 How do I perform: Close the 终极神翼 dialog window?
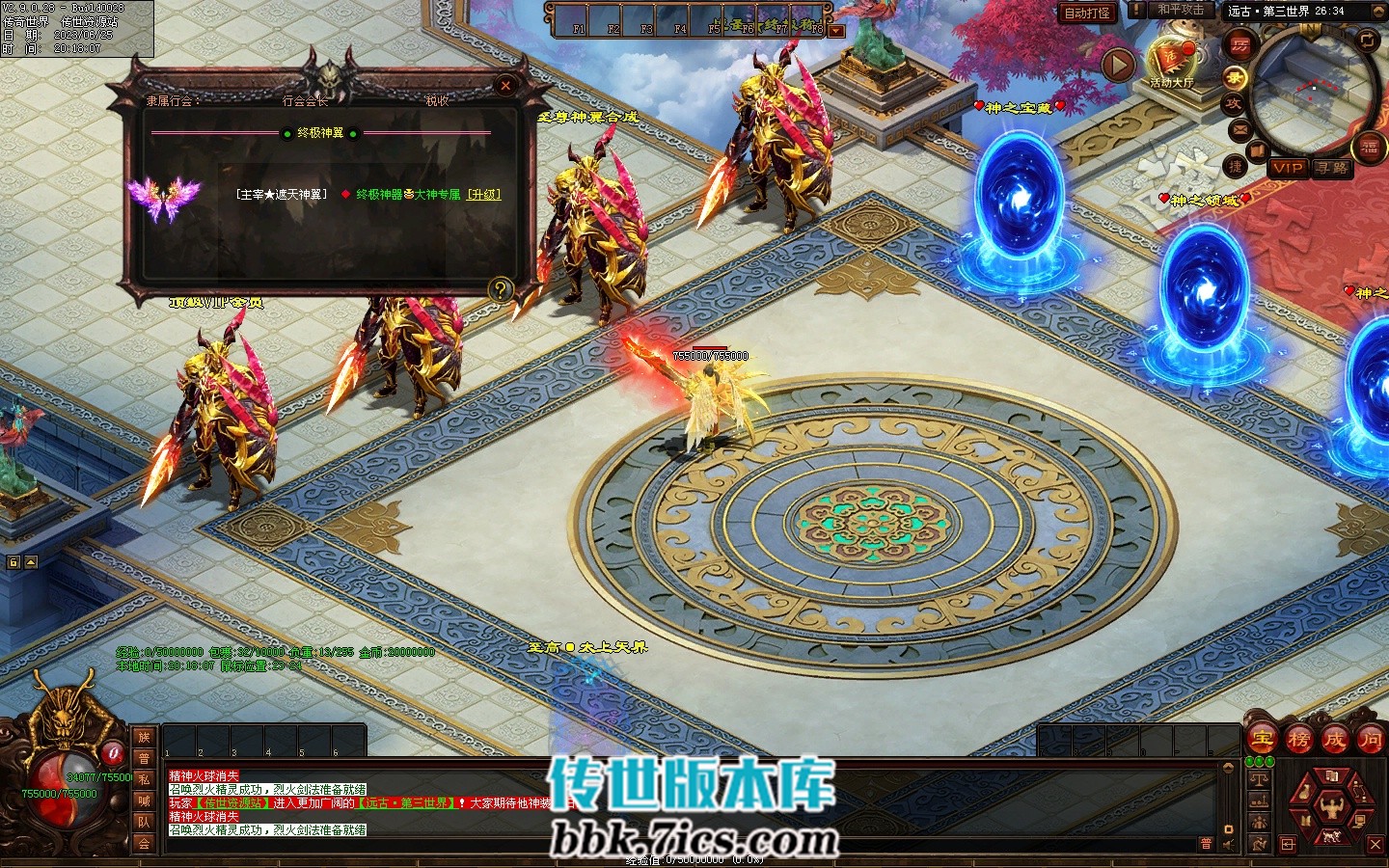coord(505,87)
